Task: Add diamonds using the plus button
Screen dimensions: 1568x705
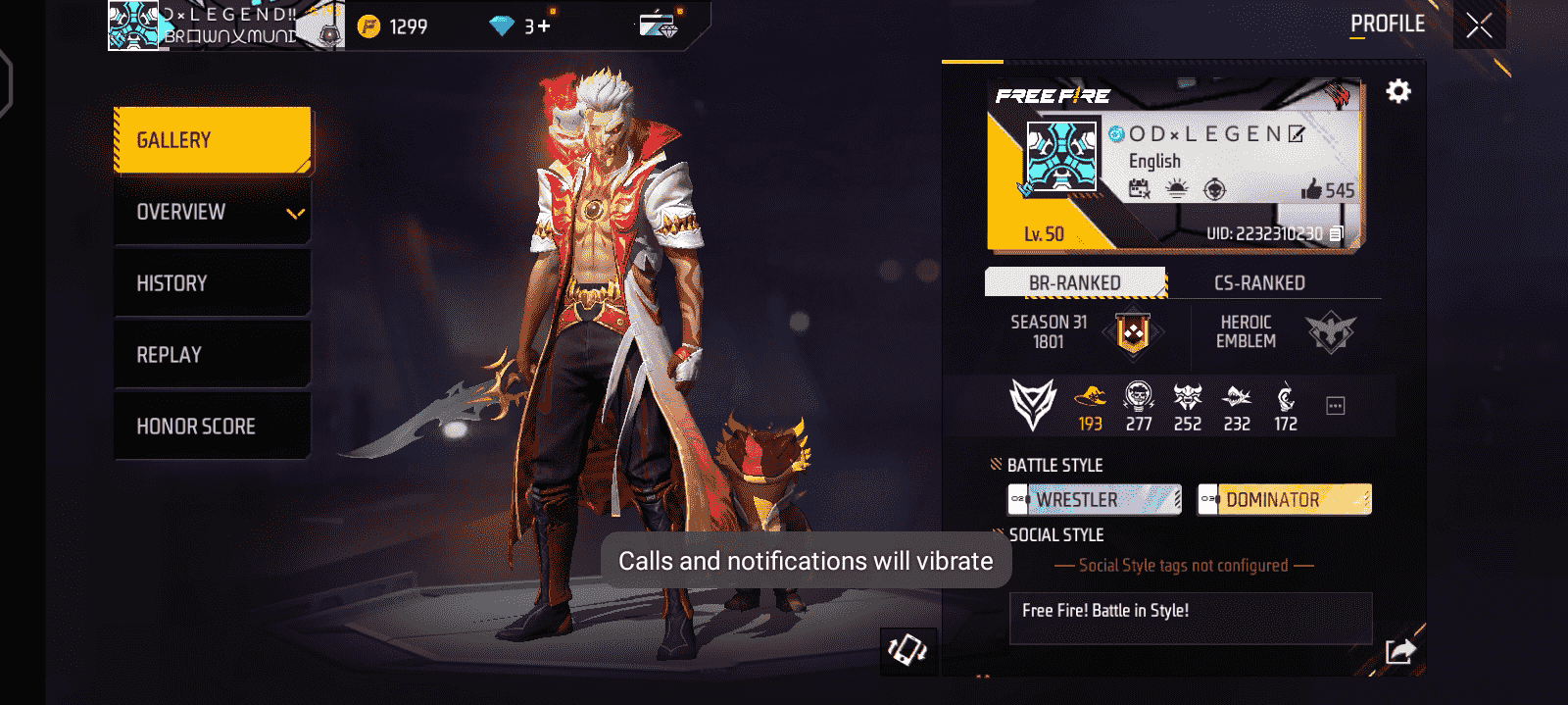Action: [x=544, y=26]
